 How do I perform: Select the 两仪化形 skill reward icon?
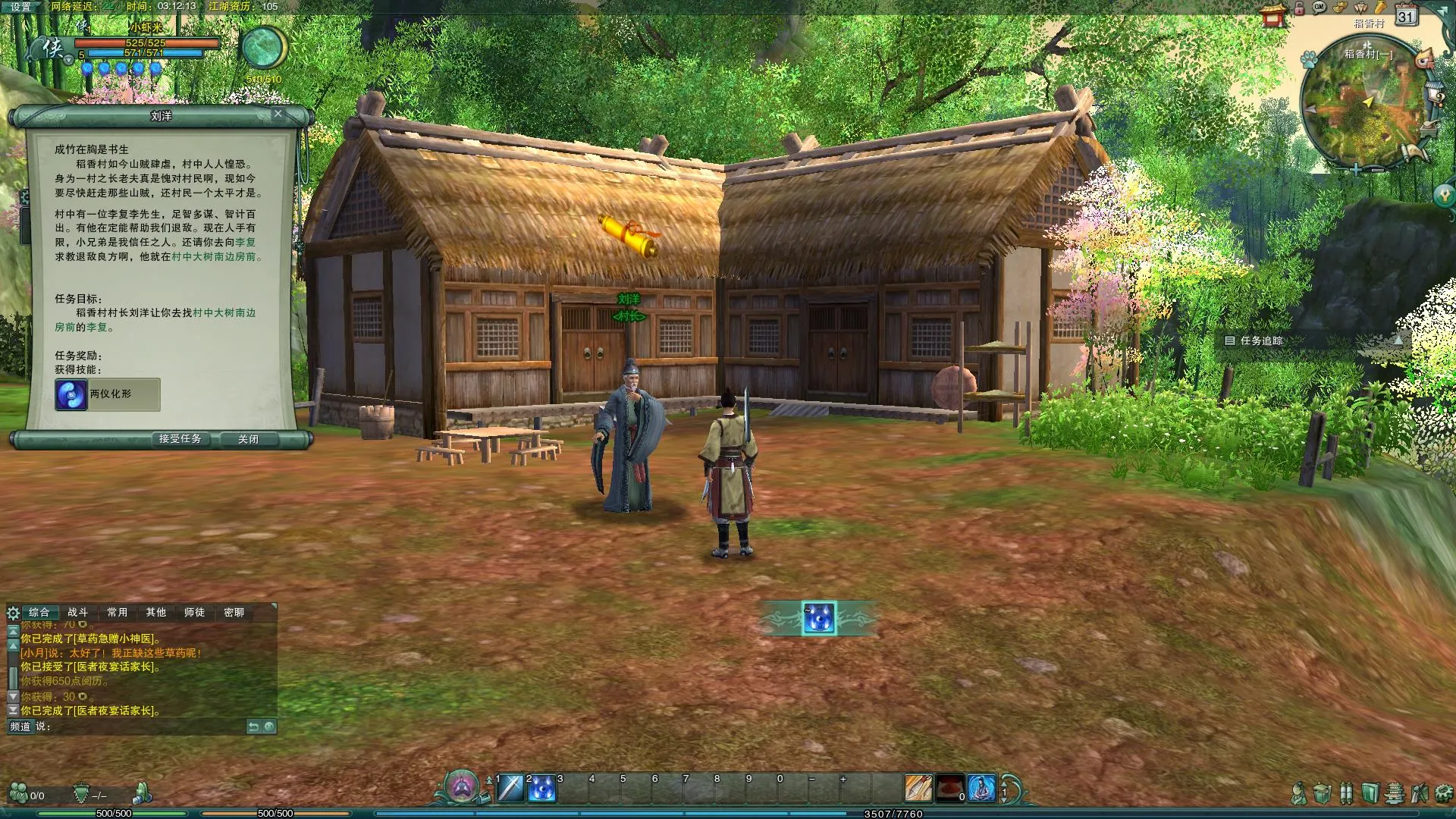pyautogui.click(x=71, y=394)
